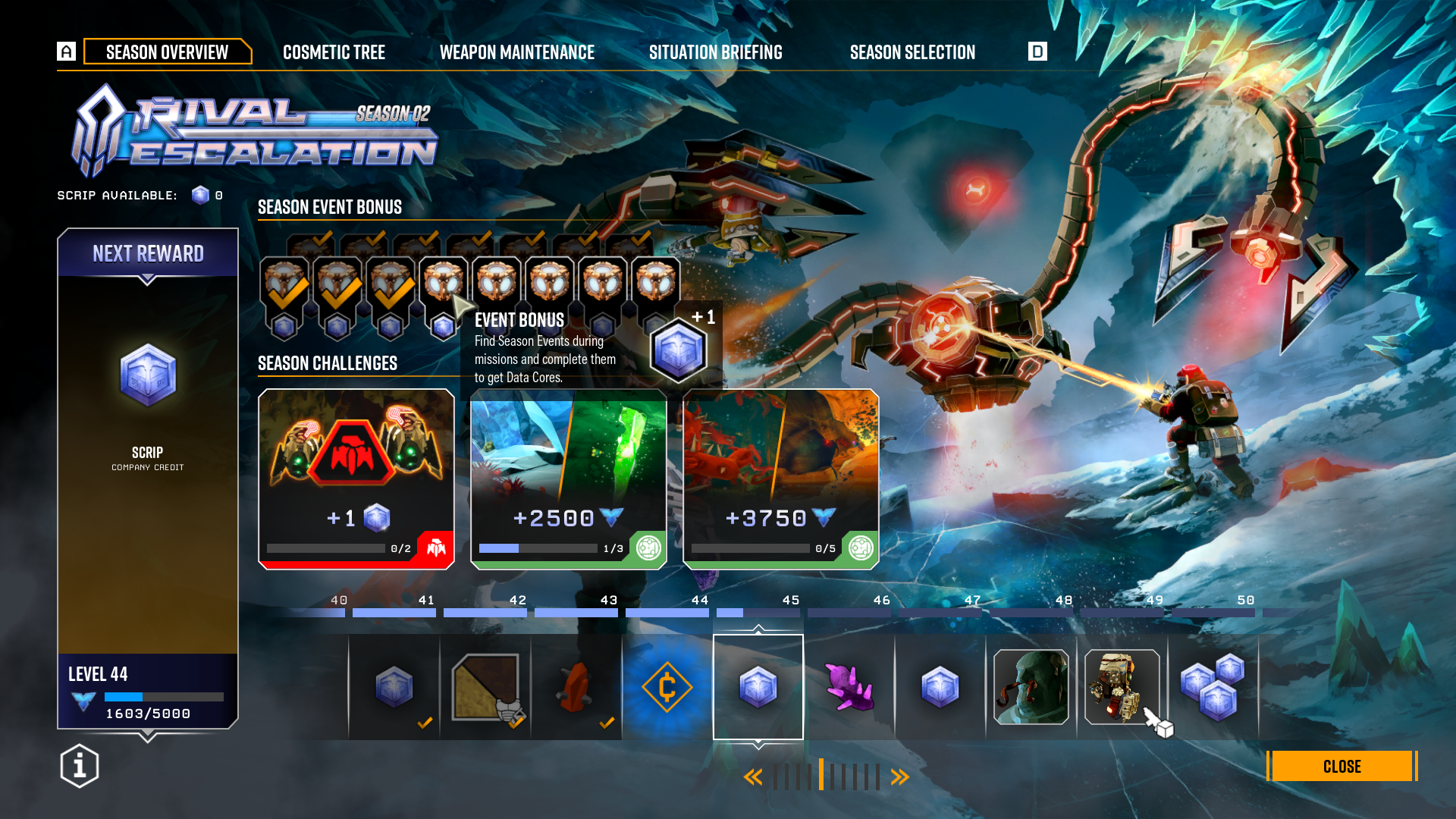
Task: Choose the +2500 season challenge card
Action: (x=569, y=479)
